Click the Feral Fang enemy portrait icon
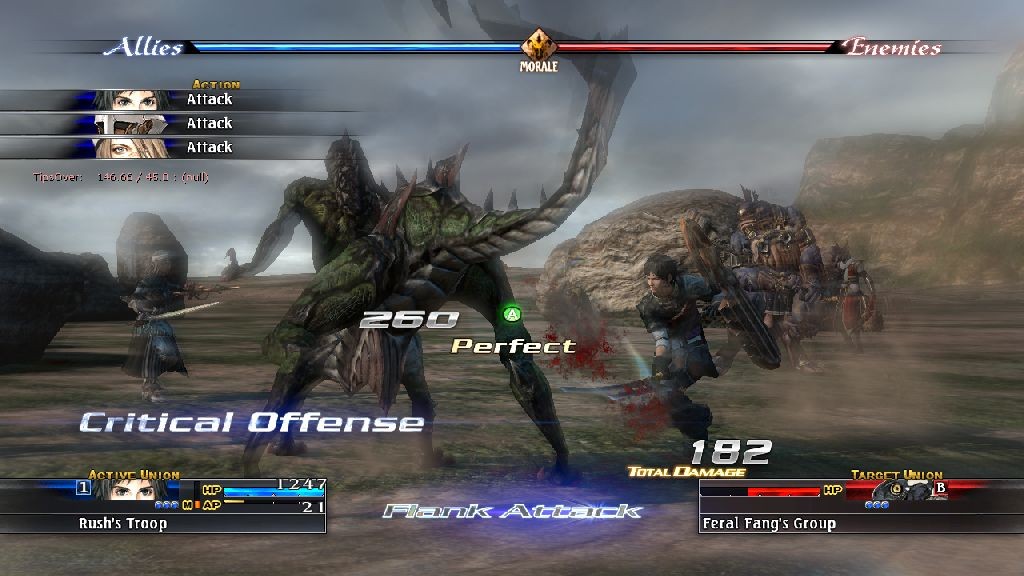 pyautogui.click(x=892, y=491)
